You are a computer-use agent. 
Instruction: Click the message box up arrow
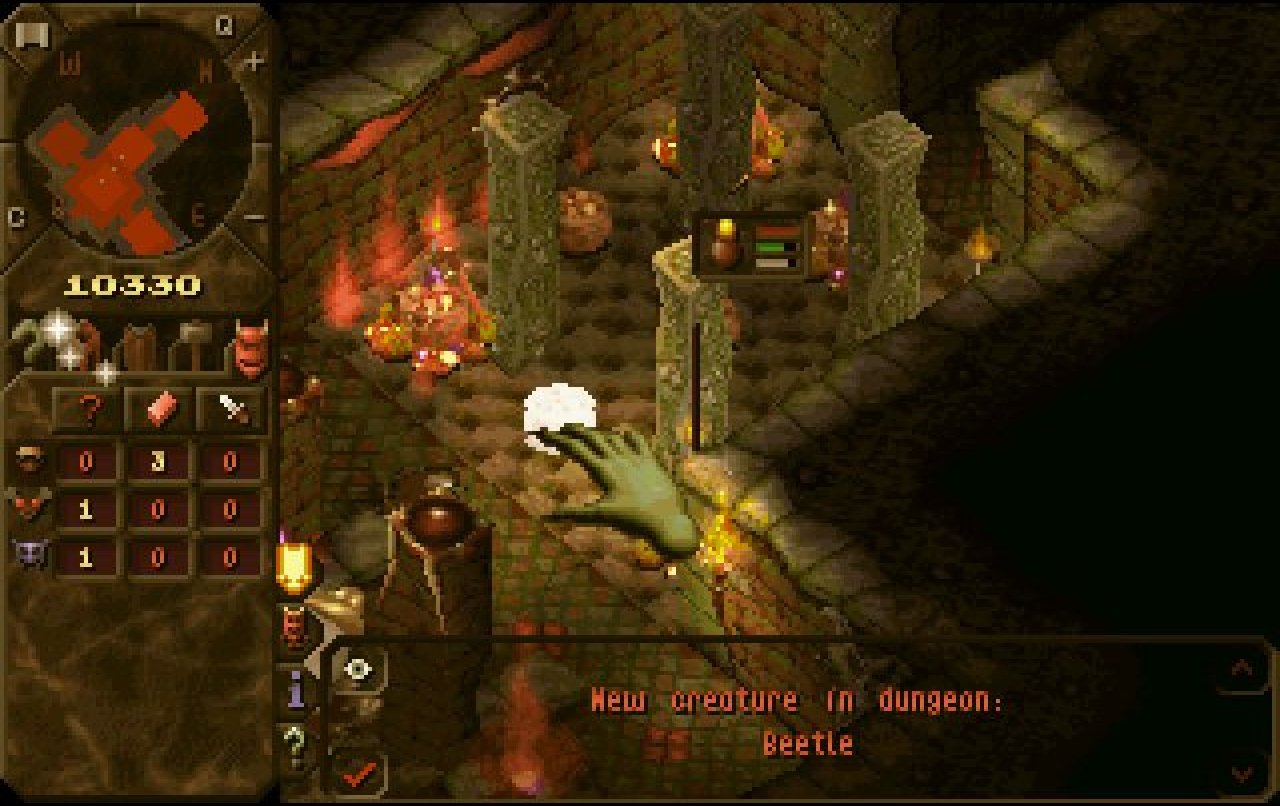pos(1241,668)
